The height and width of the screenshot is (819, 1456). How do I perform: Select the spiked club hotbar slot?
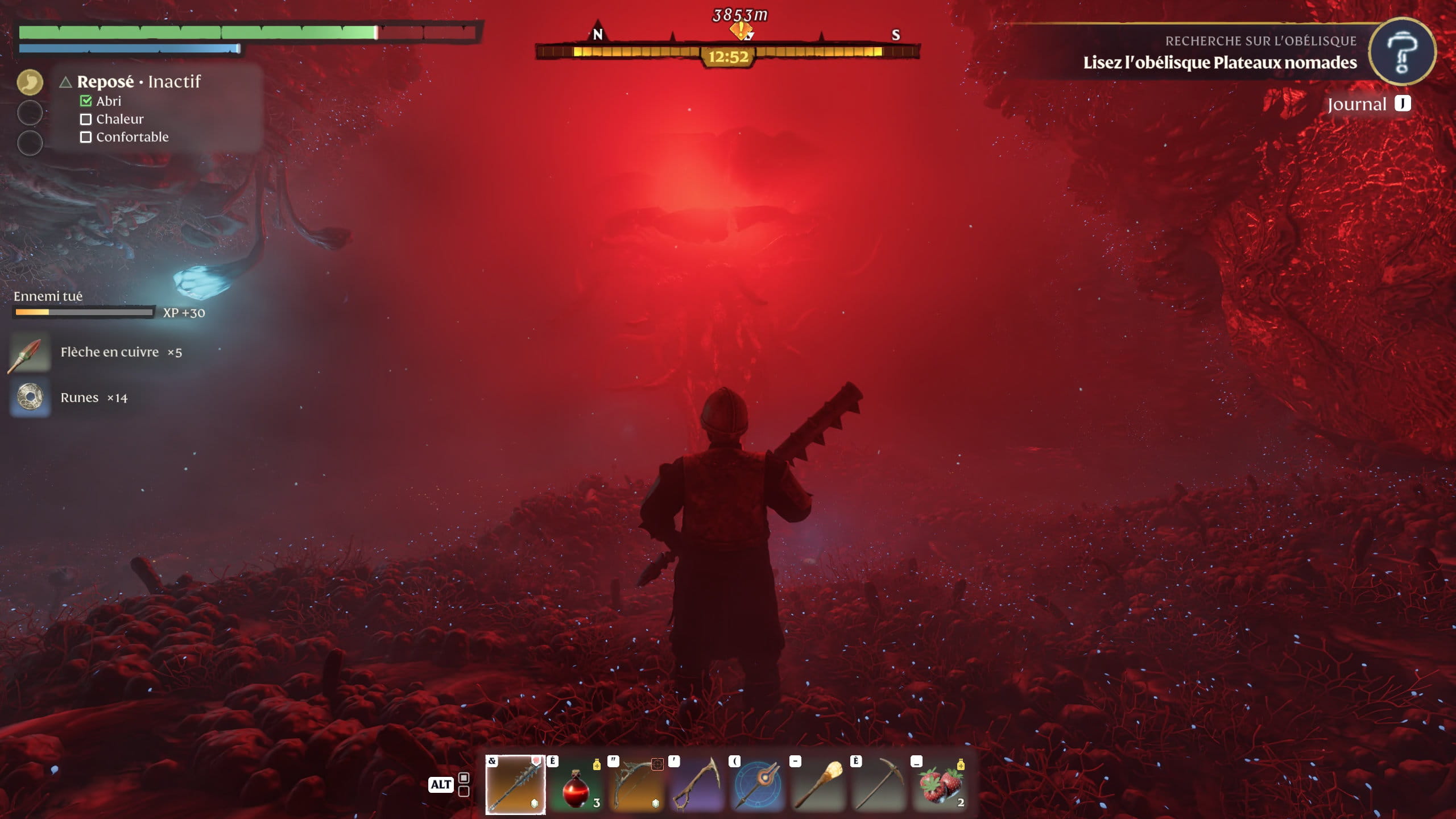515,785
